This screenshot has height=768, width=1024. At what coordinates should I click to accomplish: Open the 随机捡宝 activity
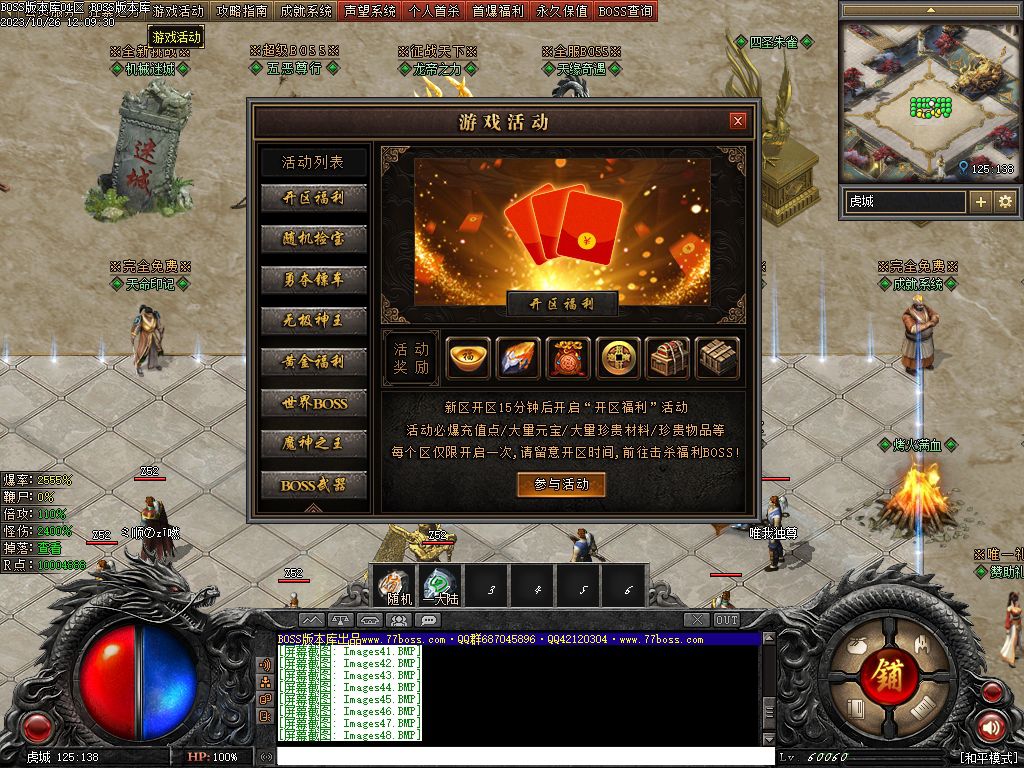(313, 239)
